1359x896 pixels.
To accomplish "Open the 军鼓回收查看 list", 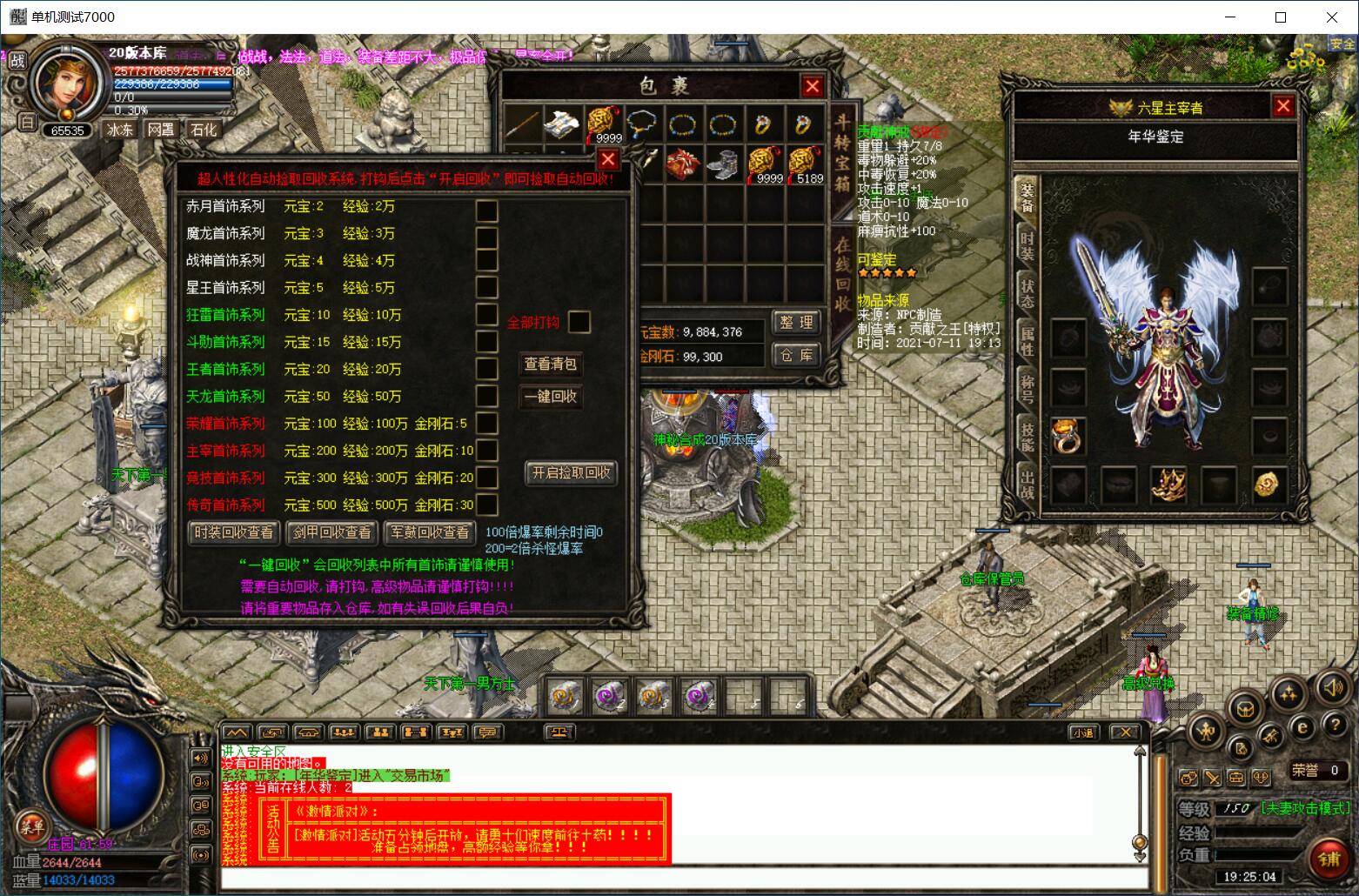I will point(430,532).
